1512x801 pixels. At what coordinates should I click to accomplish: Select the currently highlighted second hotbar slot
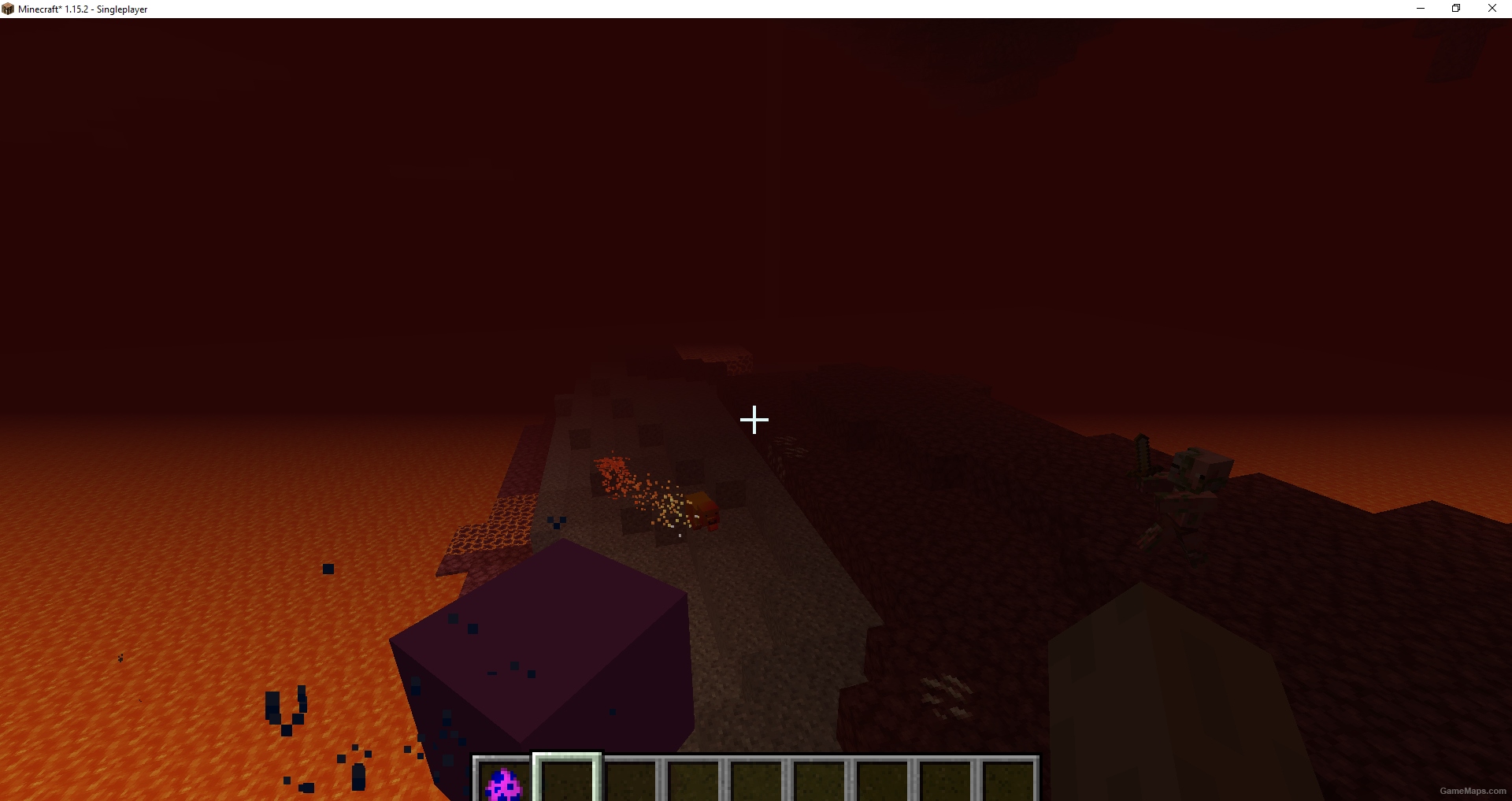(x=569, y=781)
